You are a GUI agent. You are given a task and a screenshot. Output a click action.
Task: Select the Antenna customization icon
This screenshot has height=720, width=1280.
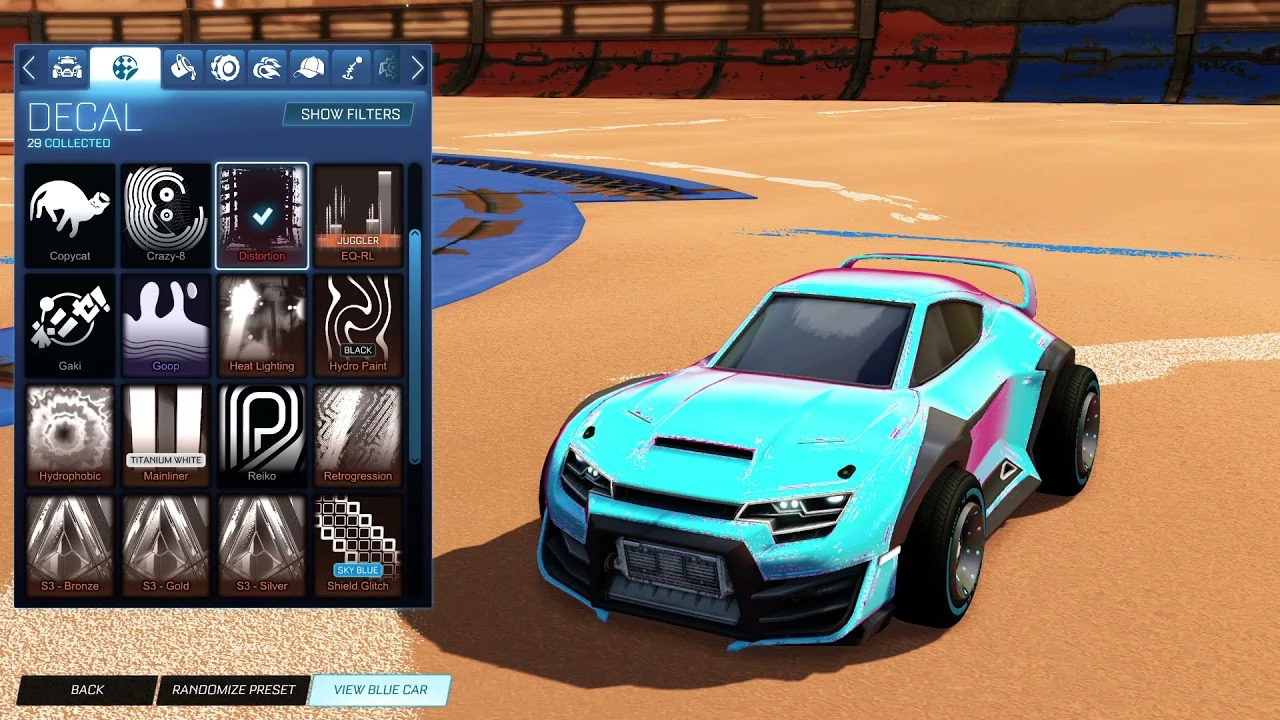pos(353,67)
